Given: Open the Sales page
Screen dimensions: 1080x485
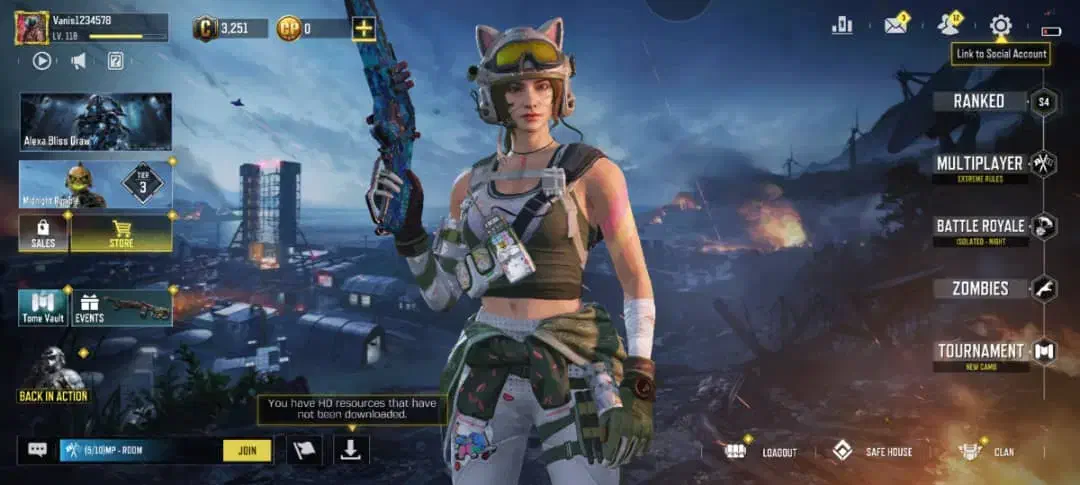Looking at the screenshot, I should [x=43, y=233].
